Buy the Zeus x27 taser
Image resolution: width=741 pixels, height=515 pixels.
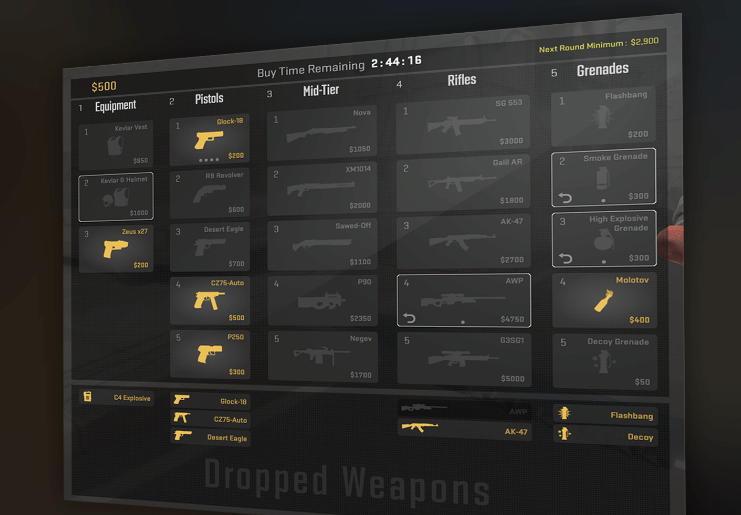click(x=116, y=249)
